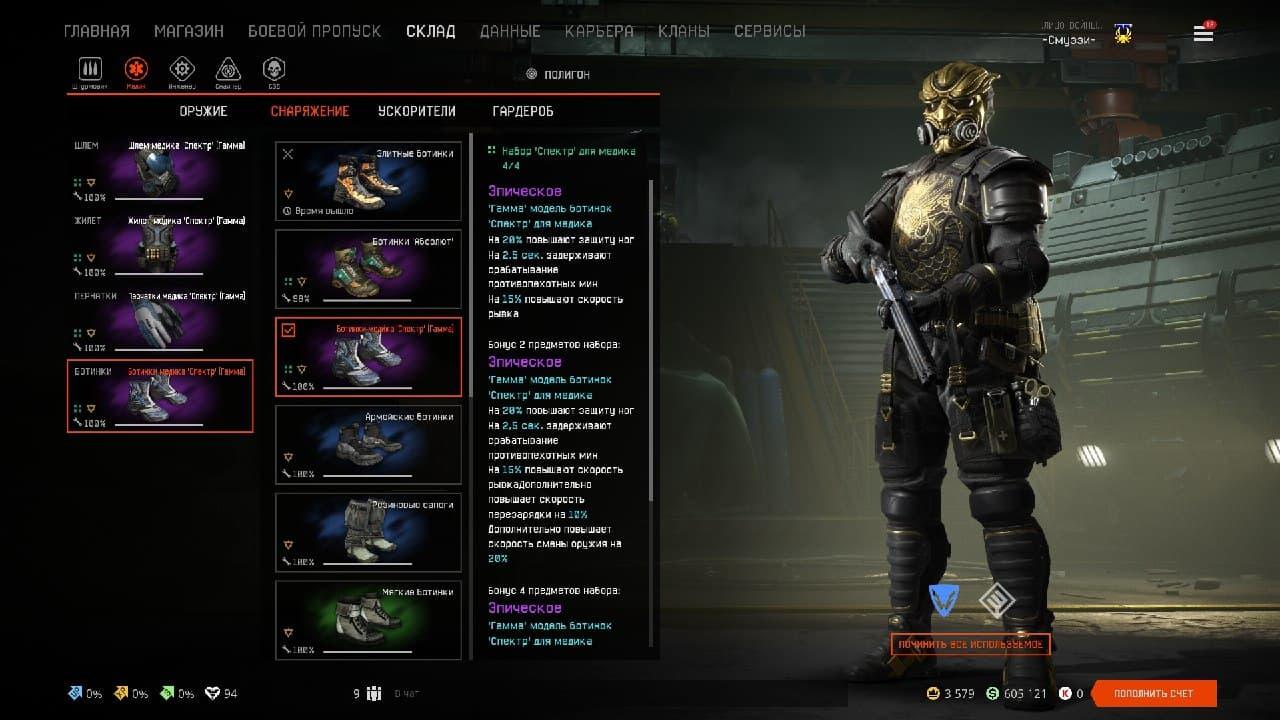The image size is (1280, 720).
Task: Open the Карьера career section
Action: click(598, 31)
